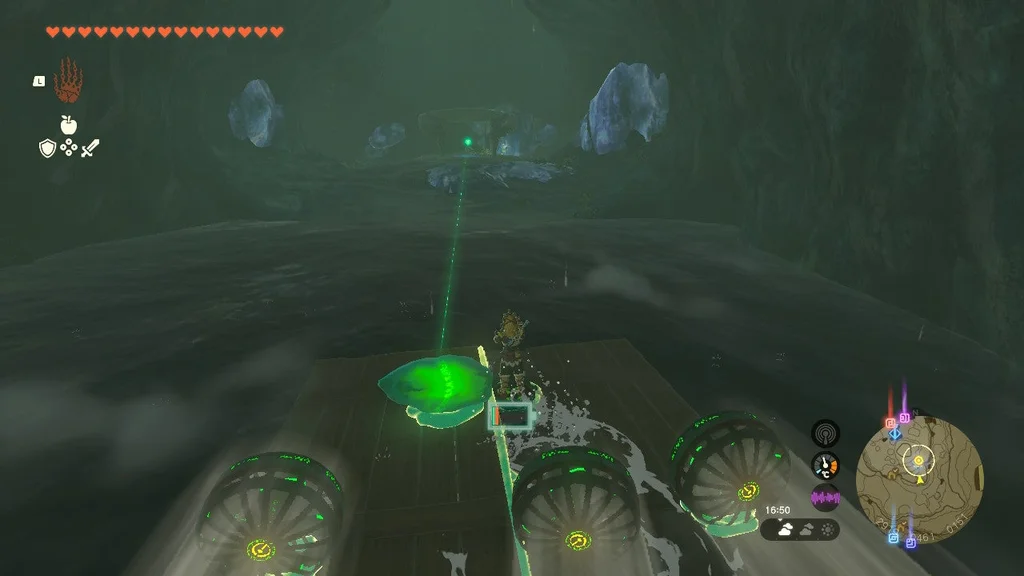Select the blue diamond marker on minimap
Image resolution: width=1024 pixels, height=576 pixels.
pos(895,434)
